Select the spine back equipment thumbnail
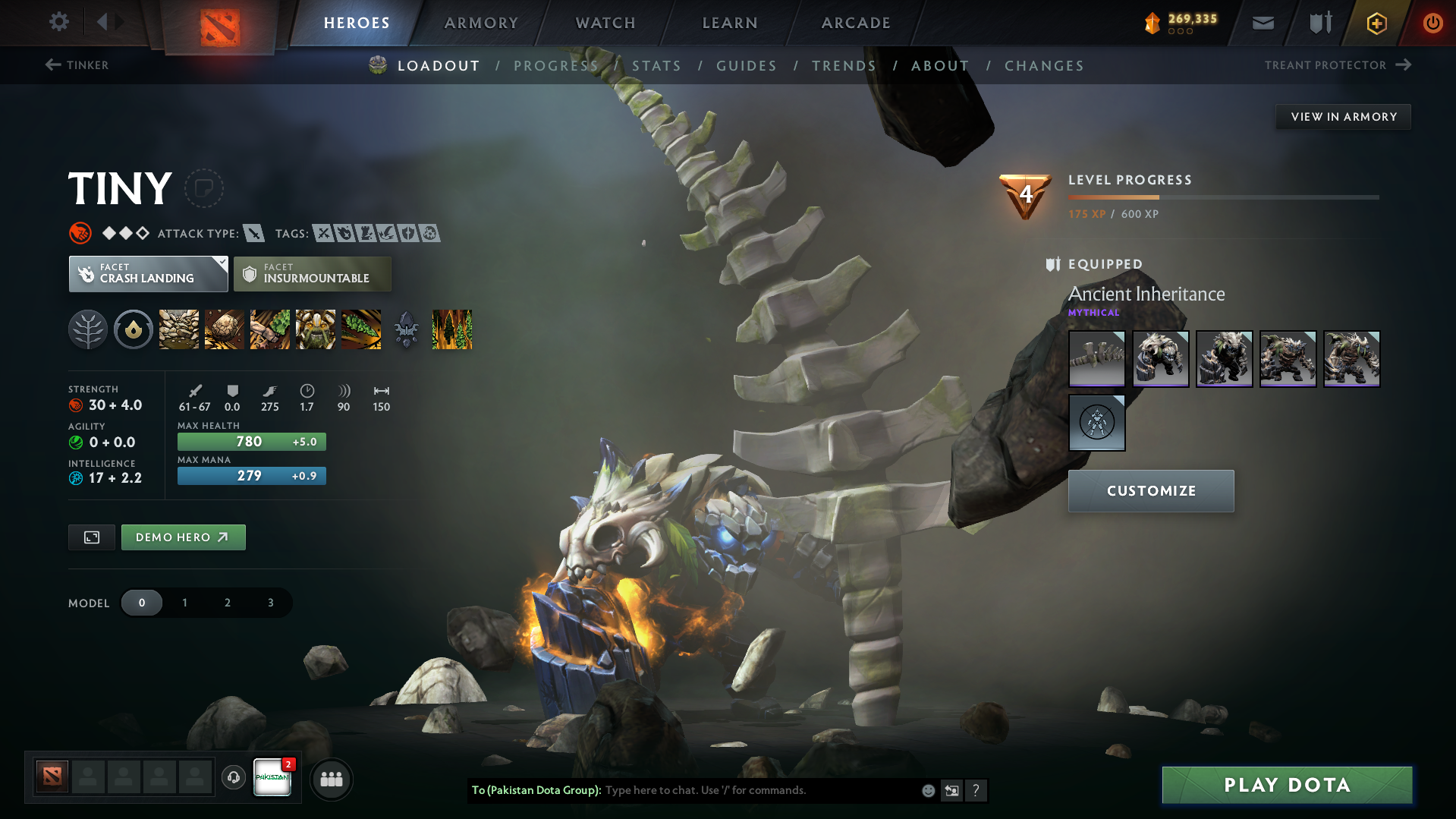The width and height of the screenshot is (1456, 819). click(1096, 358)
